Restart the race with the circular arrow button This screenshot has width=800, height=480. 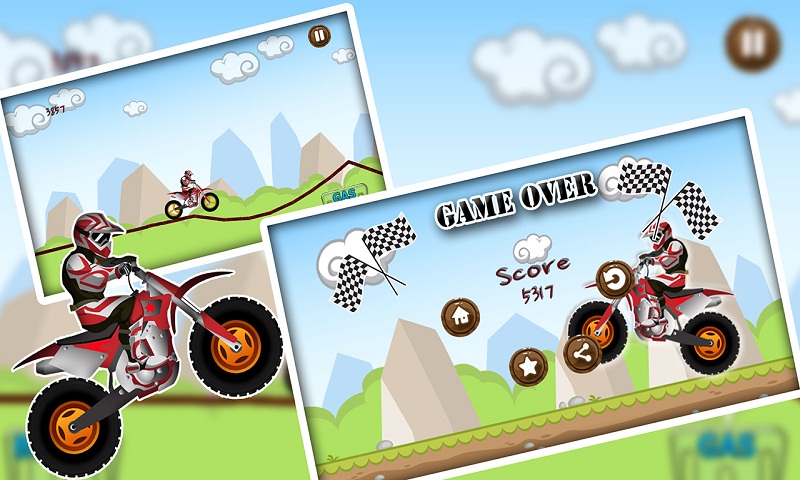614,277
